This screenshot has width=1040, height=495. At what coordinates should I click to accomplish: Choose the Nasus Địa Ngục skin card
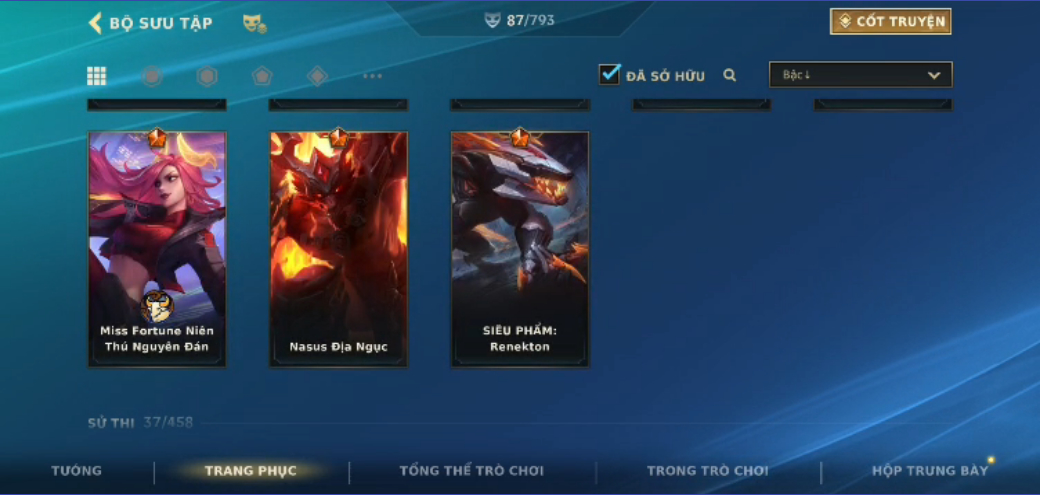pos(338,248)
